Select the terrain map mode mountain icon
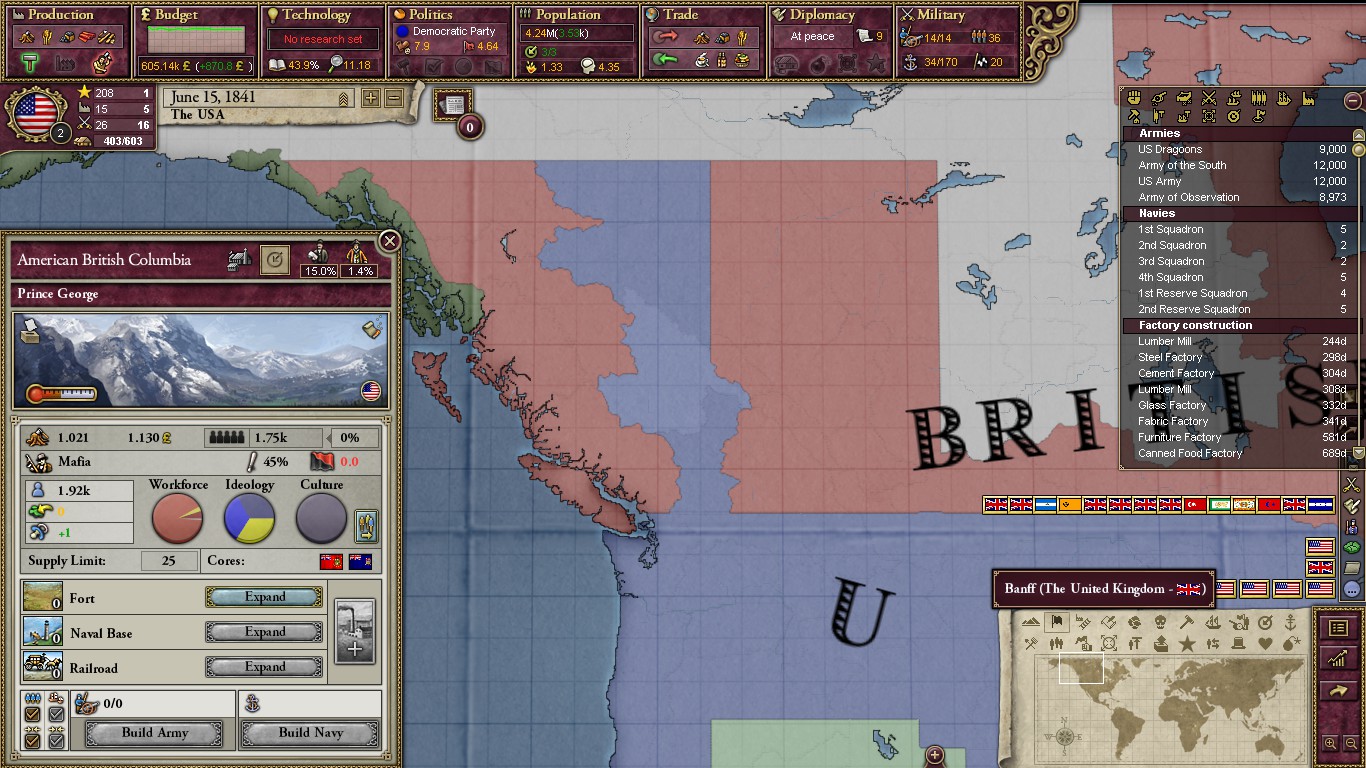 tap(1030, 621)
